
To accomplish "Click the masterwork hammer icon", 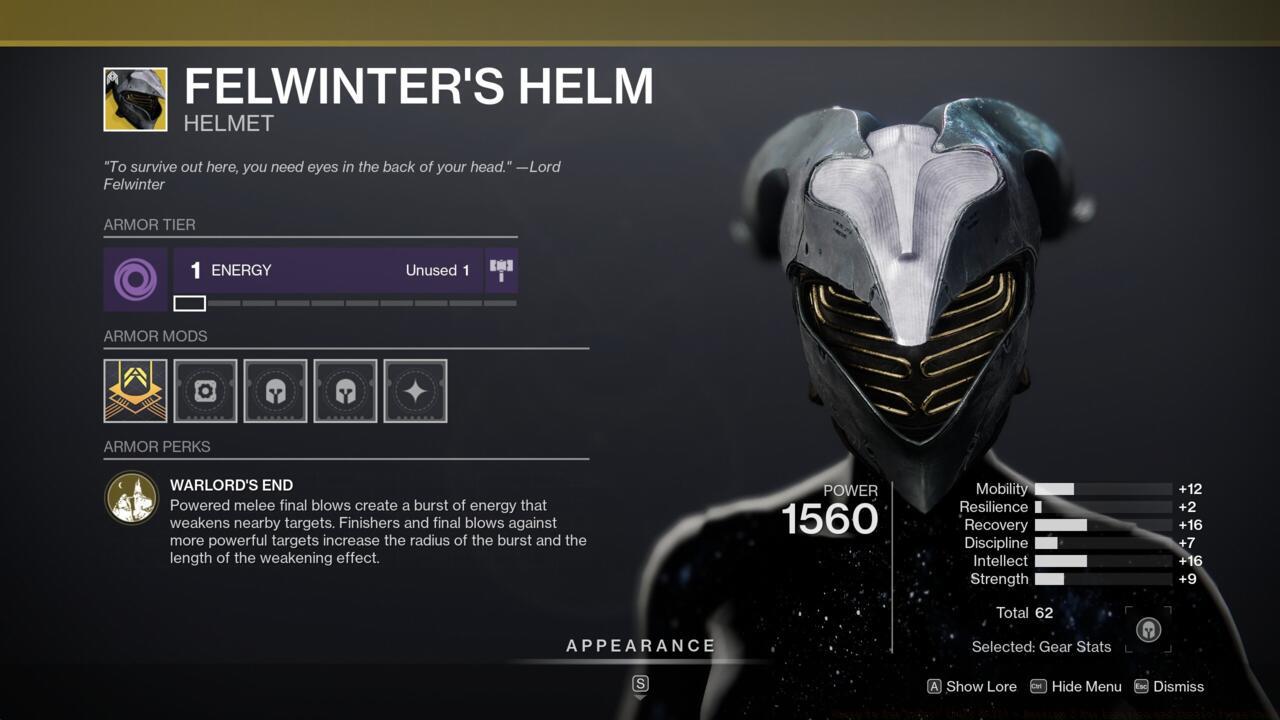I will click(x=501, y=269).
